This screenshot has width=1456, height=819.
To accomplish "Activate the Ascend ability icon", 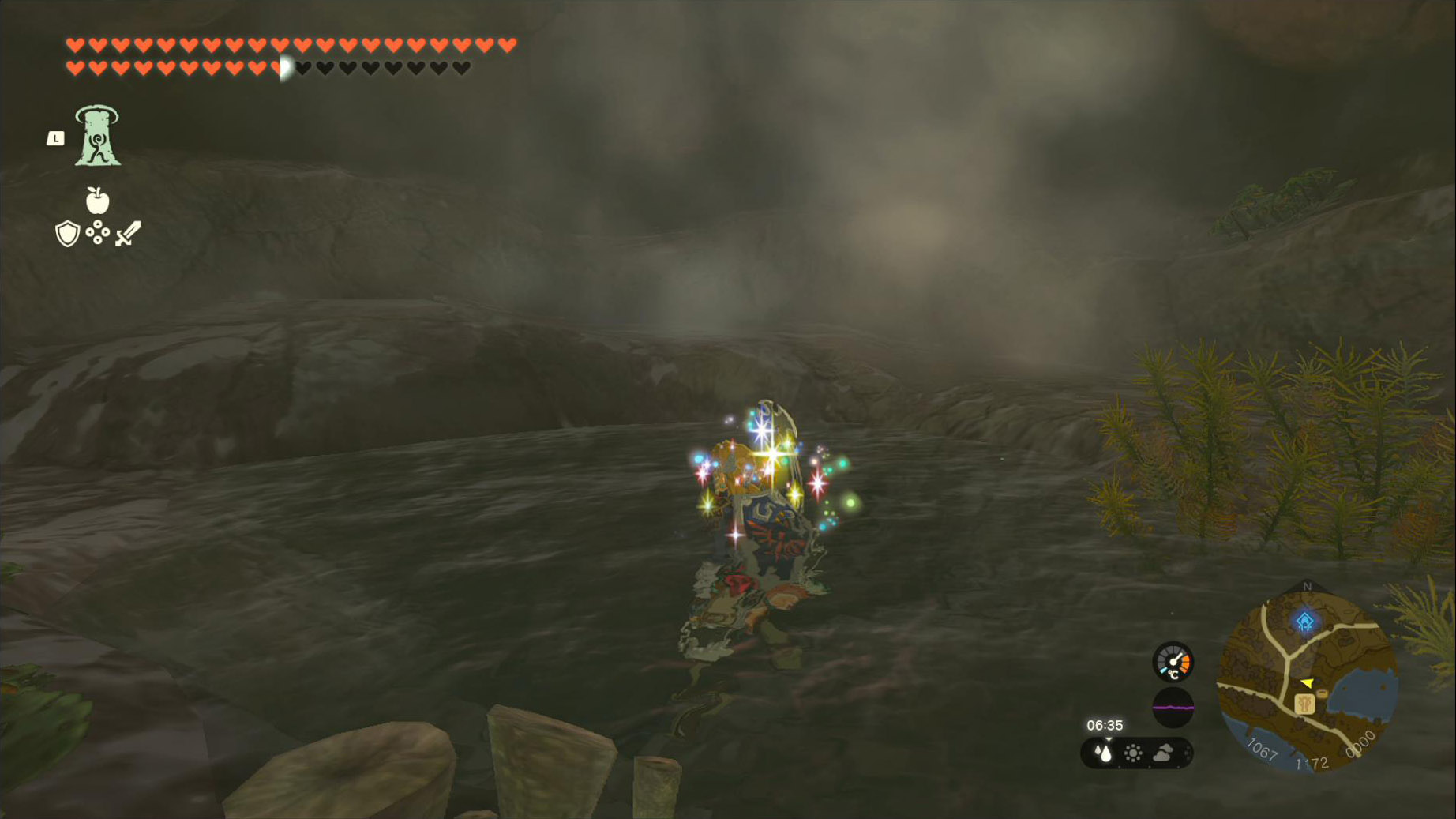I will pos(97,136).
